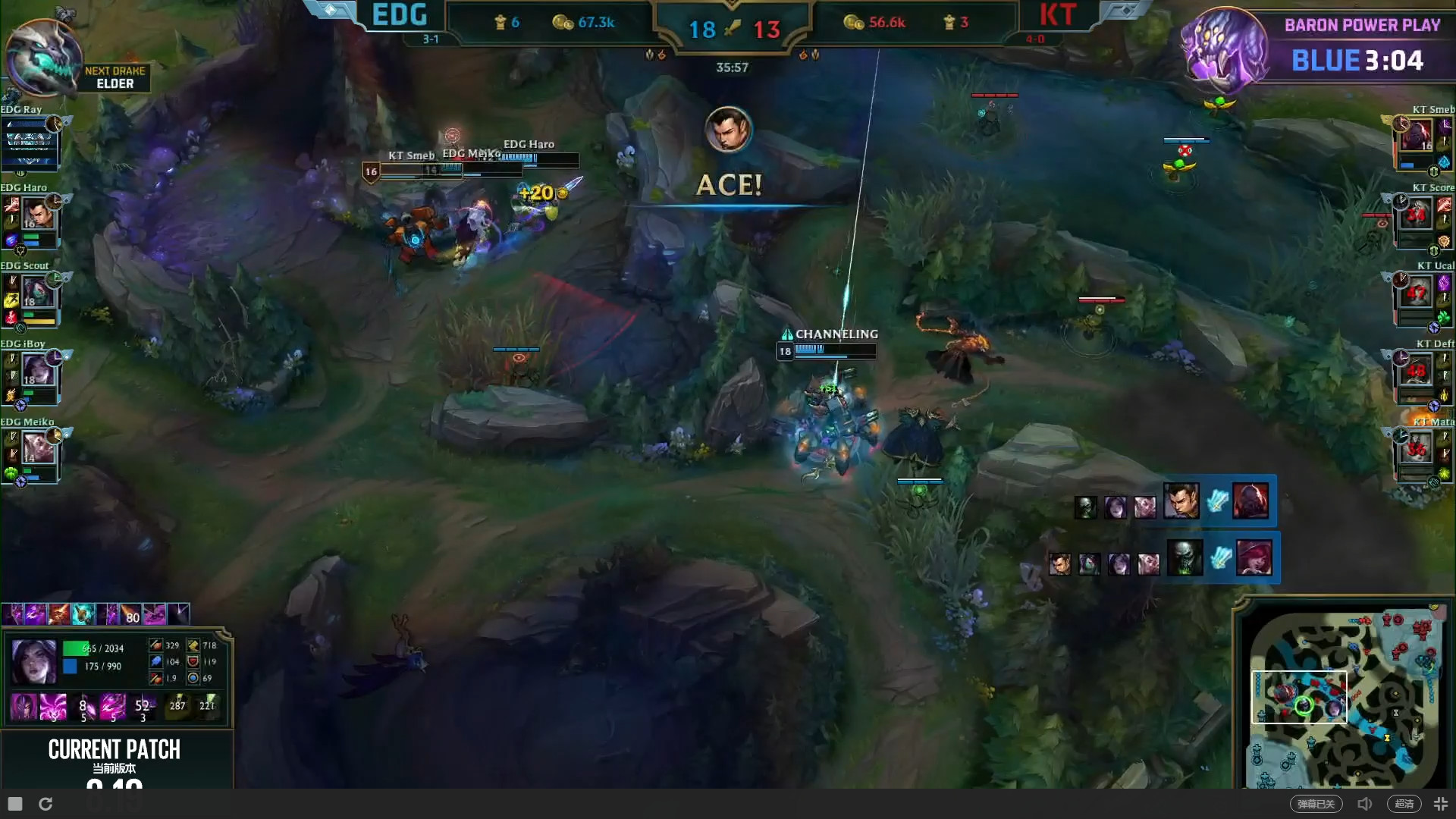This screenshot has width=1456, height=819.
Task: Open the 超清 video quality selector
Action: coord(1404,803)
